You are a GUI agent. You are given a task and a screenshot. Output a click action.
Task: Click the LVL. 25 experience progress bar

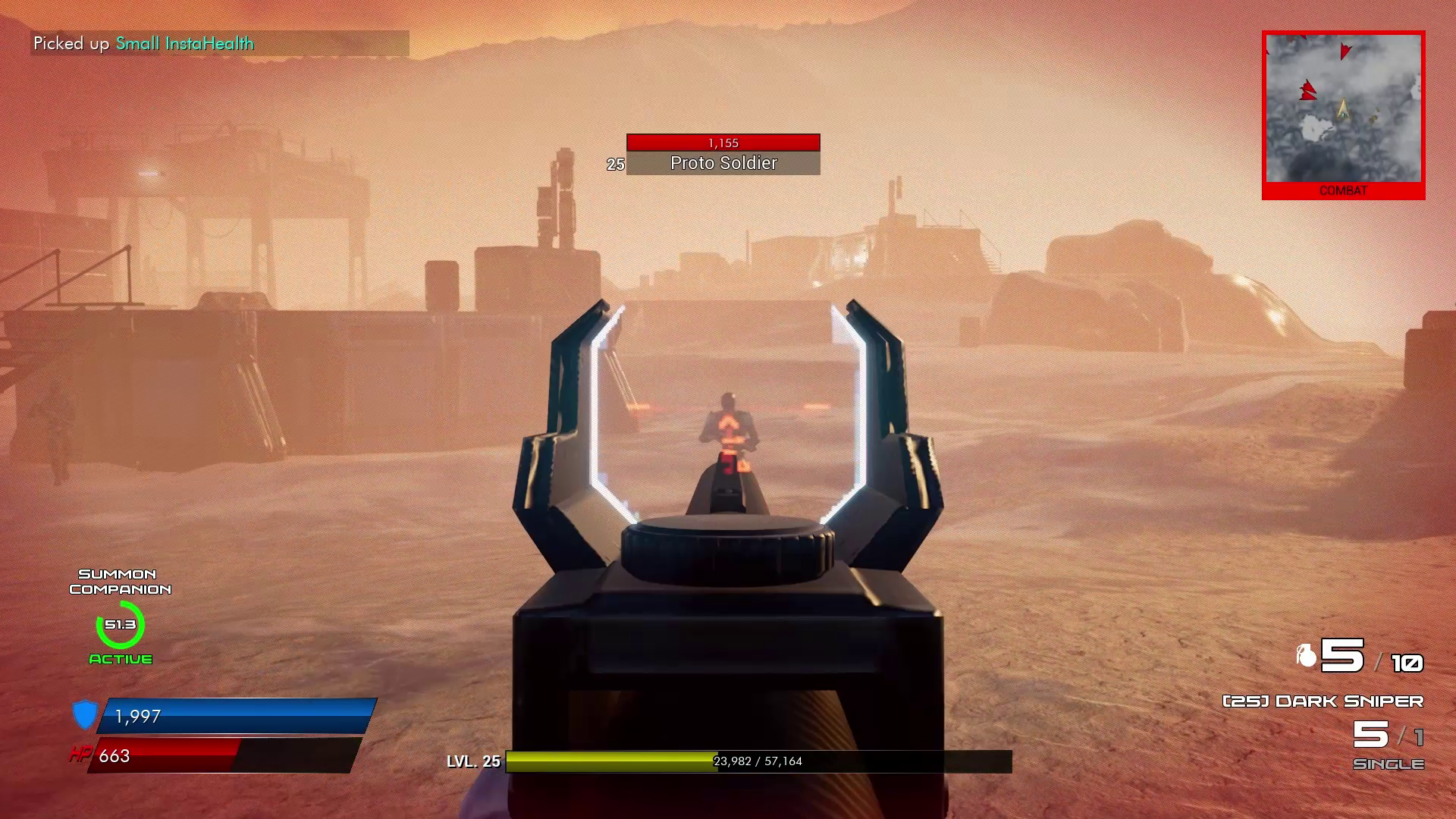point(757,761)
